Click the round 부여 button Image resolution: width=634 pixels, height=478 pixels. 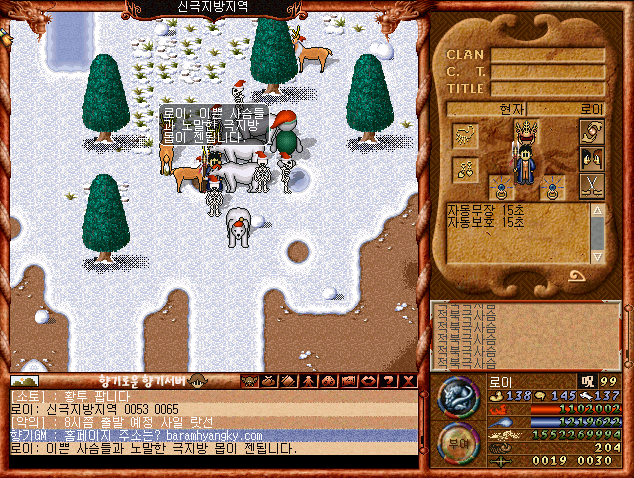pos(458,442)
